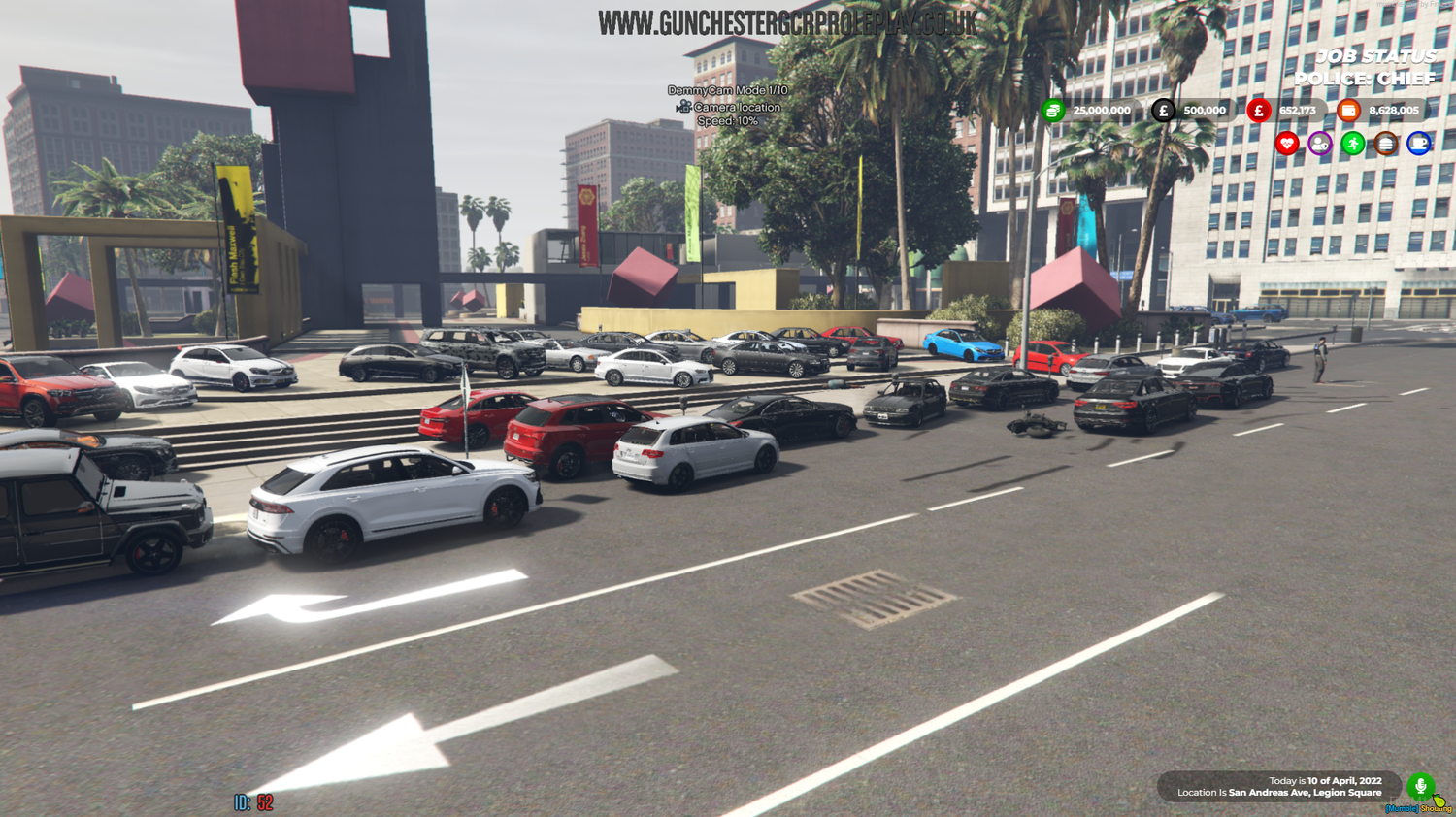Viewport: 1456px width, 817px height.
Task: Click the red heart health icon
Action: tap(1286, 144)
